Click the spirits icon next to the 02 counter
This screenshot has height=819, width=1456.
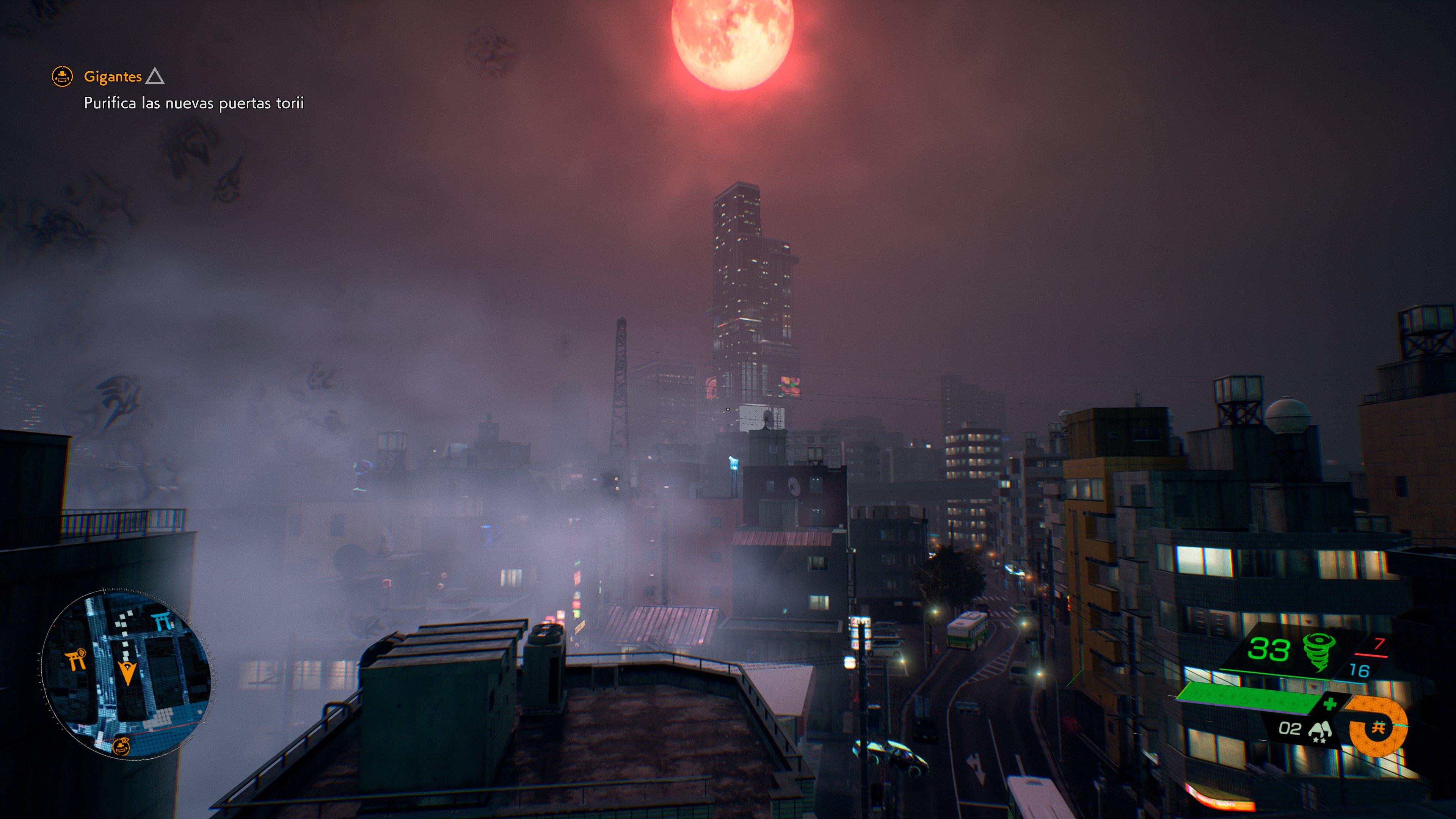(1321, 730)
